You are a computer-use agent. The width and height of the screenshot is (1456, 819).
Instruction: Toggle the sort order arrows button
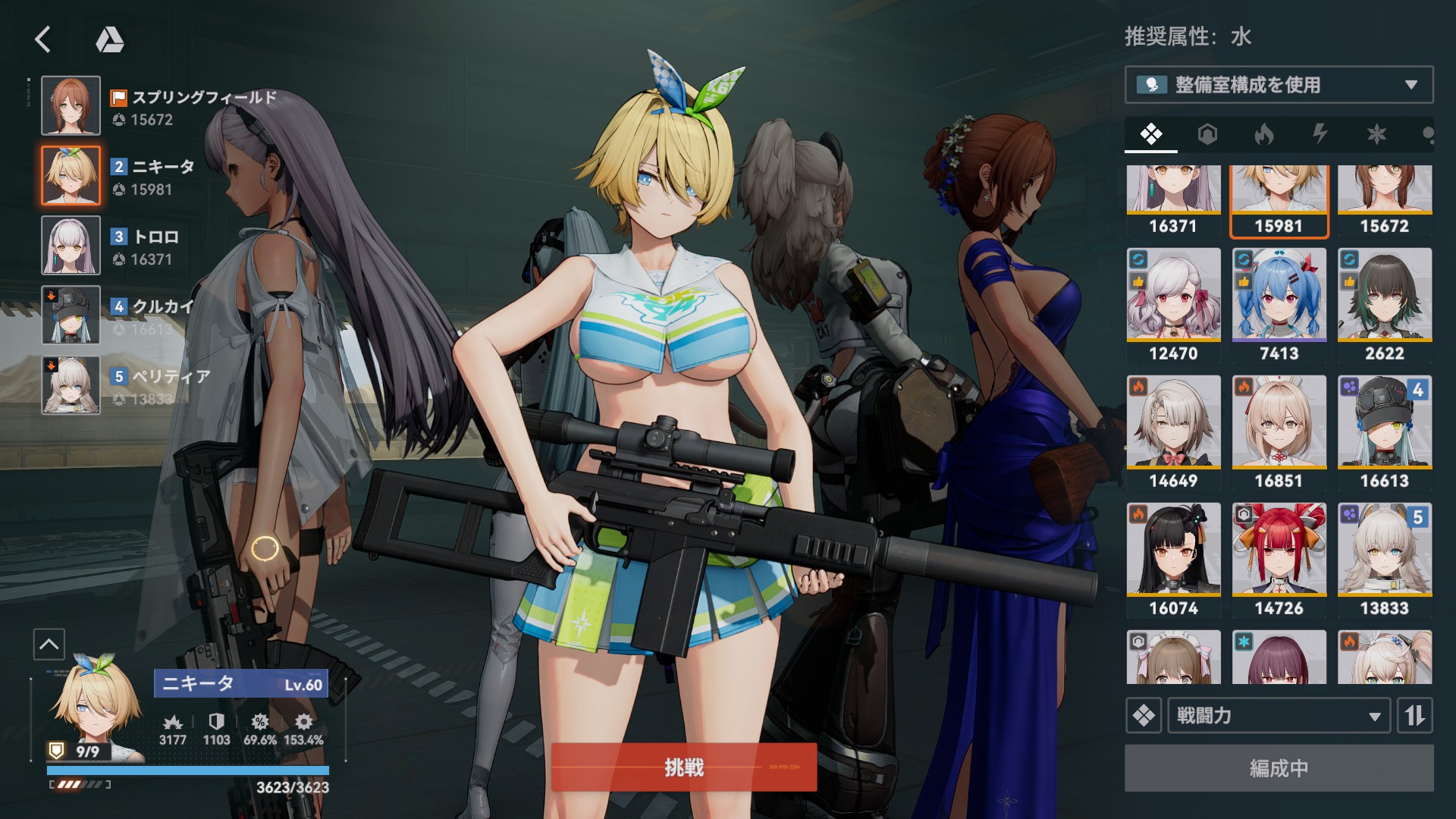click(x=1414, y=715)
